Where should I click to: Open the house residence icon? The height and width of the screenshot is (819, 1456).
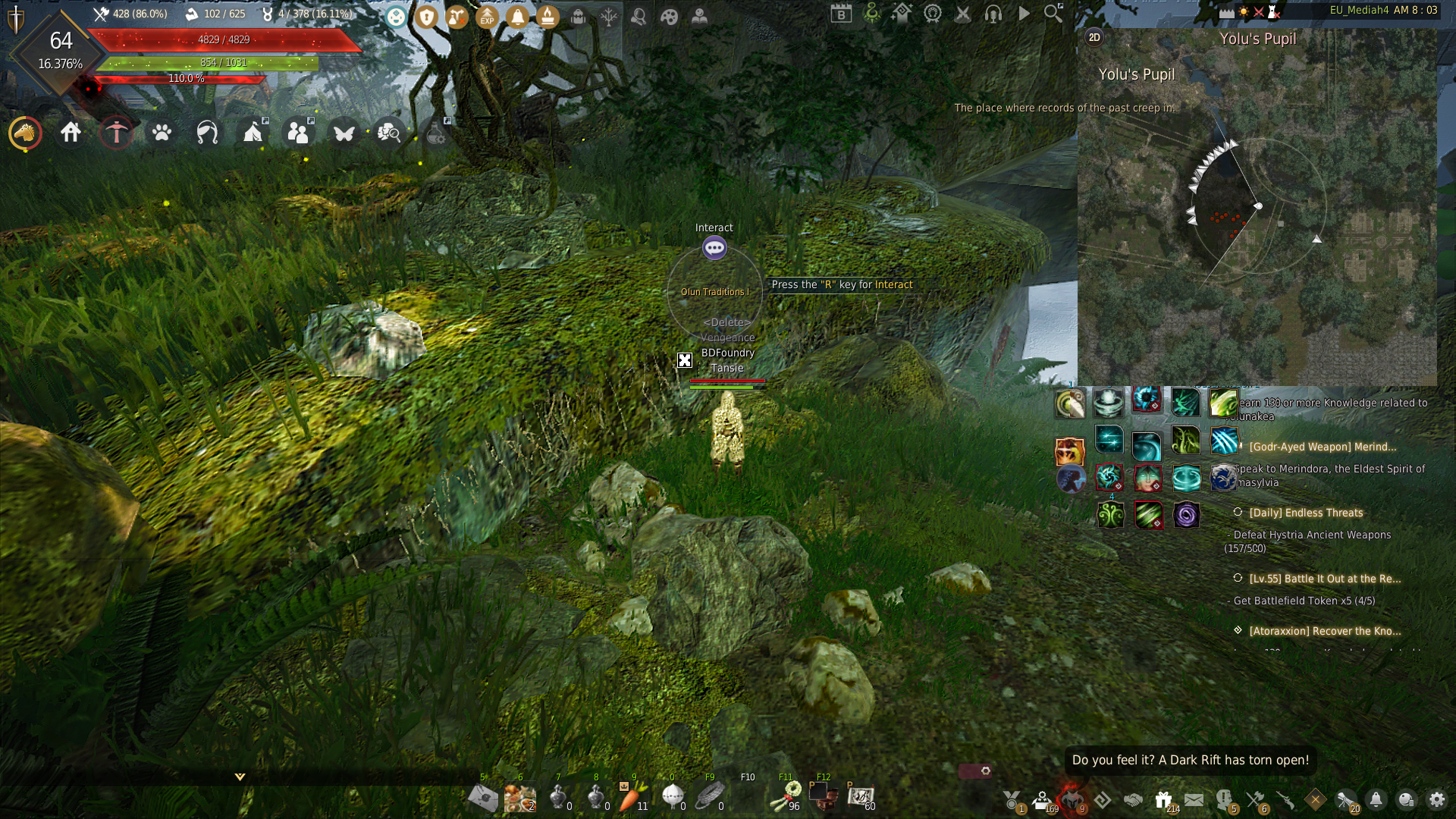(x=71, y=133)
